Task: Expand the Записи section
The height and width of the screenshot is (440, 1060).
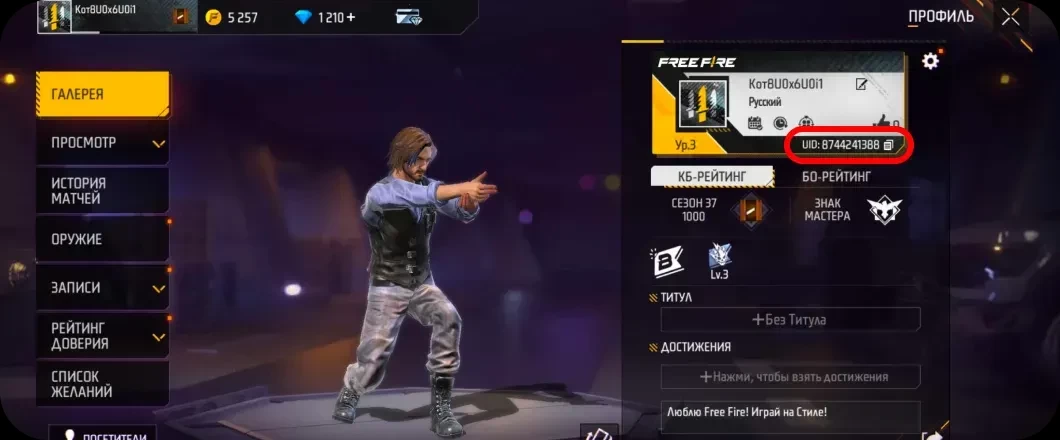Action: (x=100, y=288)
